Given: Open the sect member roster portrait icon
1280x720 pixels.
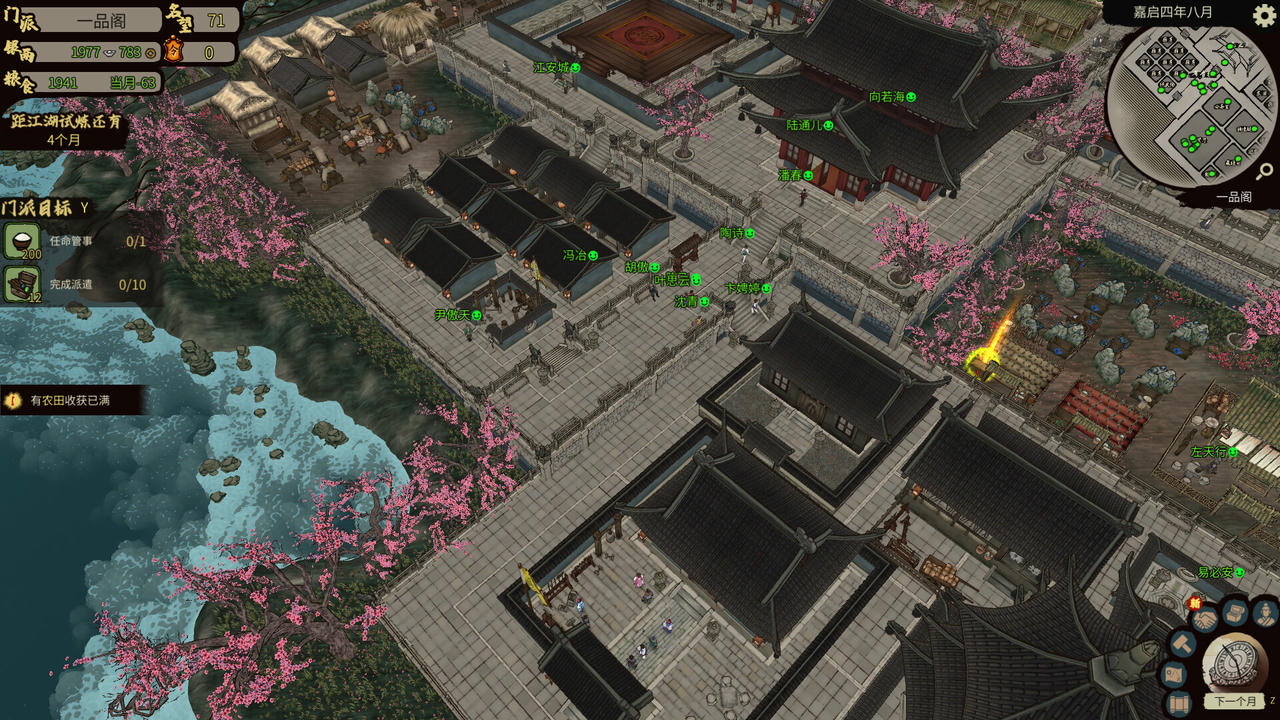Looking at the screenshot, I should (1264, 614).
